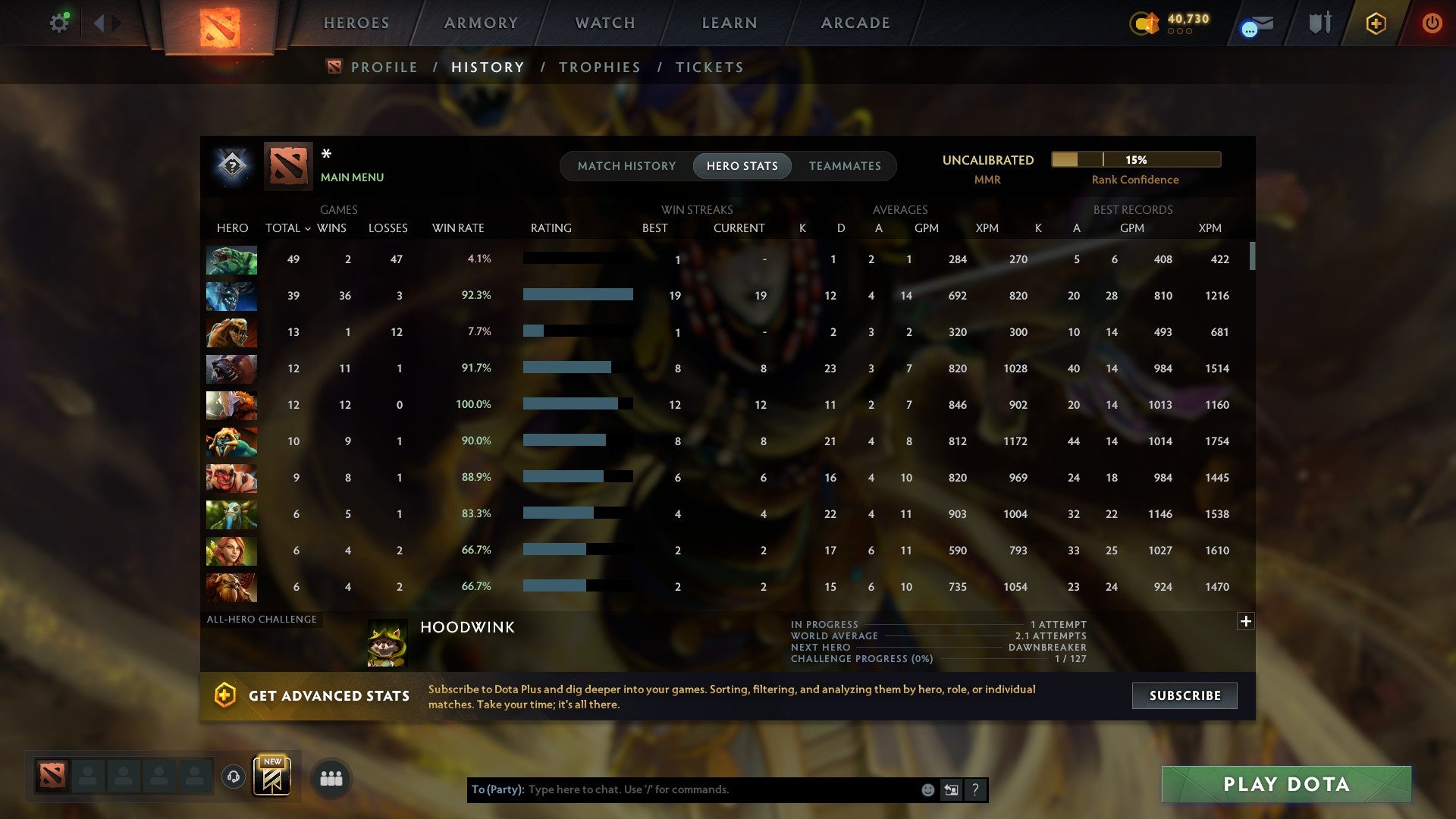
Task: Open the TEAMMATES tab
Action: point(845,165)
